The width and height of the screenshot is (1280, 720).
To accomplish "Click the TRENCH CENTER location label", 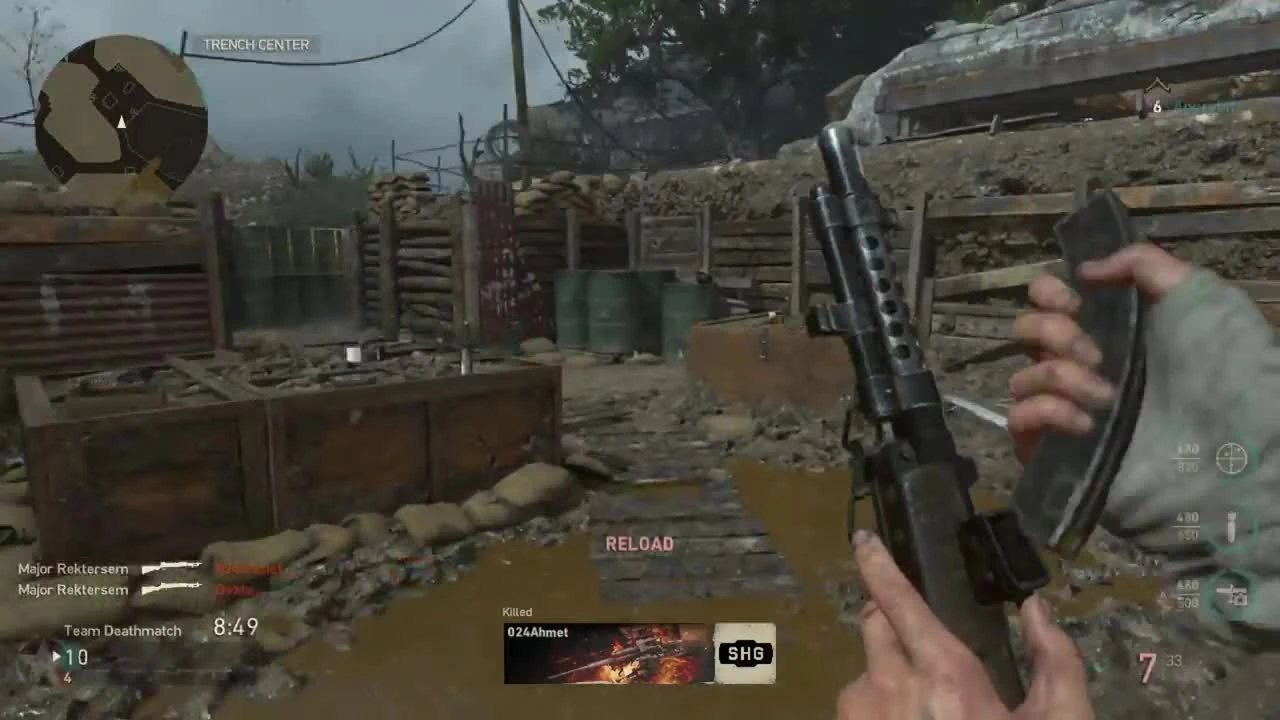I will tap(256, 44).
